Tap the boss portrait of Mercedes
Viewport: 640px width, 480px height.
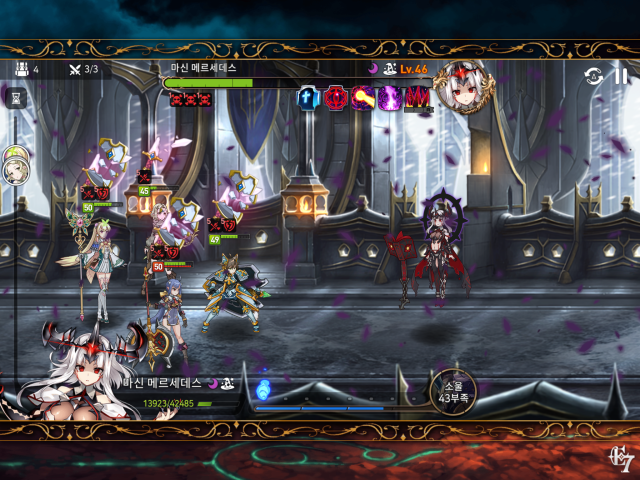click(x=460, y=86)
